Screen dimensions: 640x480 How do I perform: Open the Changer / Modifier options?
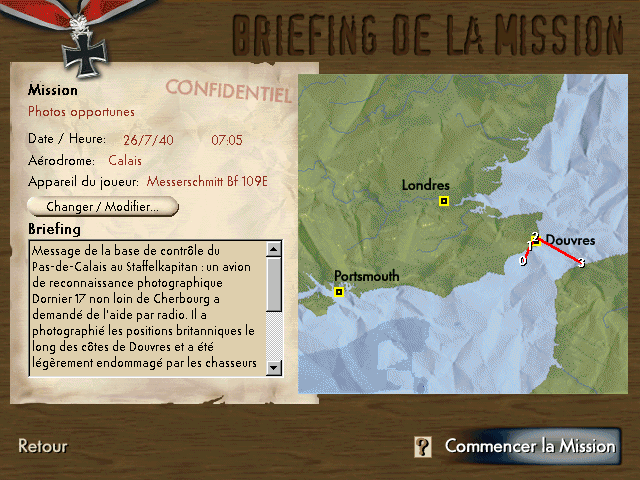[103, 207]
